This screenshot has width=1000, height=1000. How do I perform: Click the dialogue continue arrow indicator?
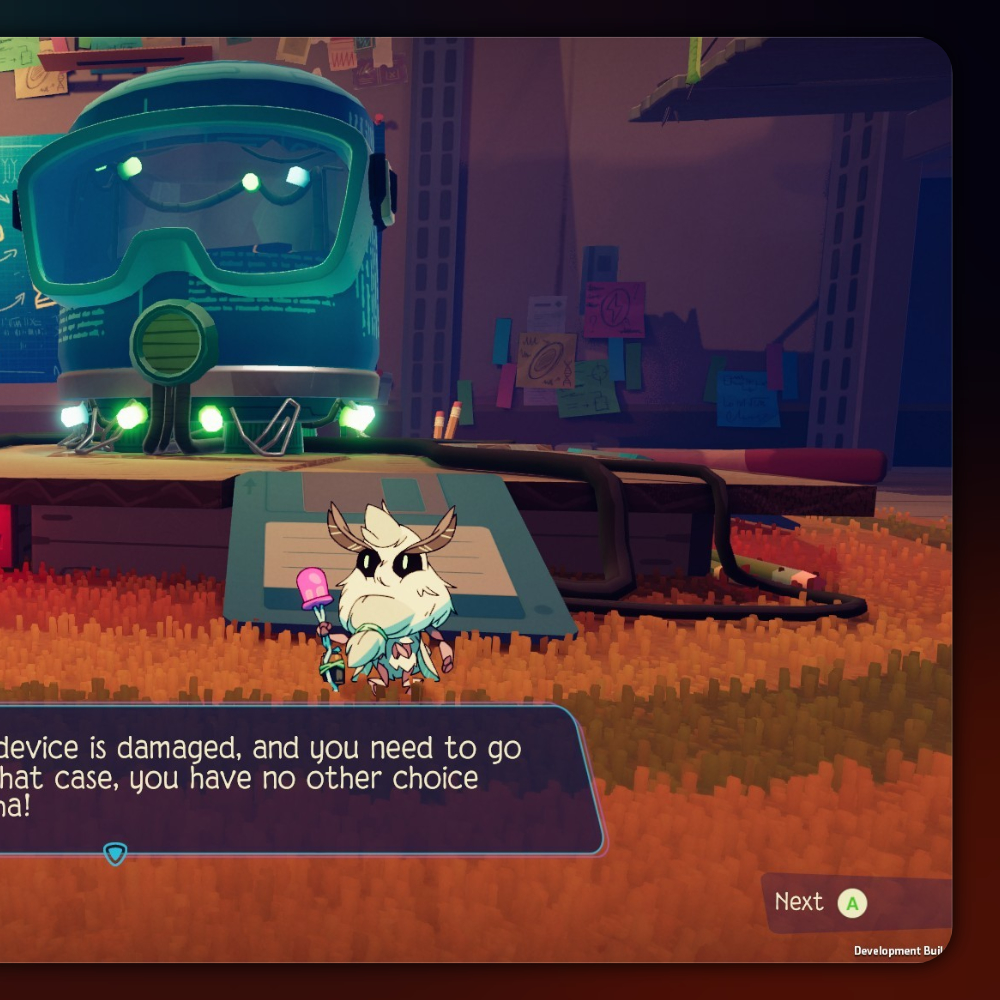(x=115, y=853)
